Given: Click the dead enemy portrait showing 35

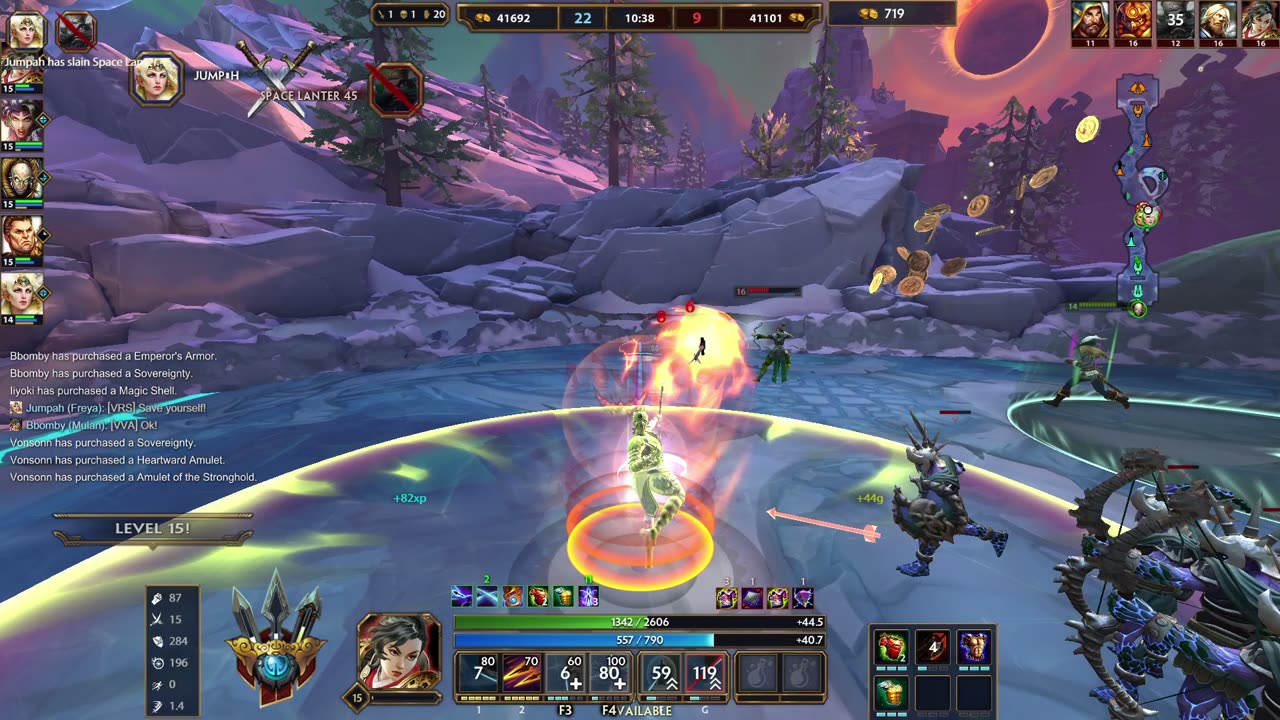Looking at the screenshot, I should (x=1176, y=20).
